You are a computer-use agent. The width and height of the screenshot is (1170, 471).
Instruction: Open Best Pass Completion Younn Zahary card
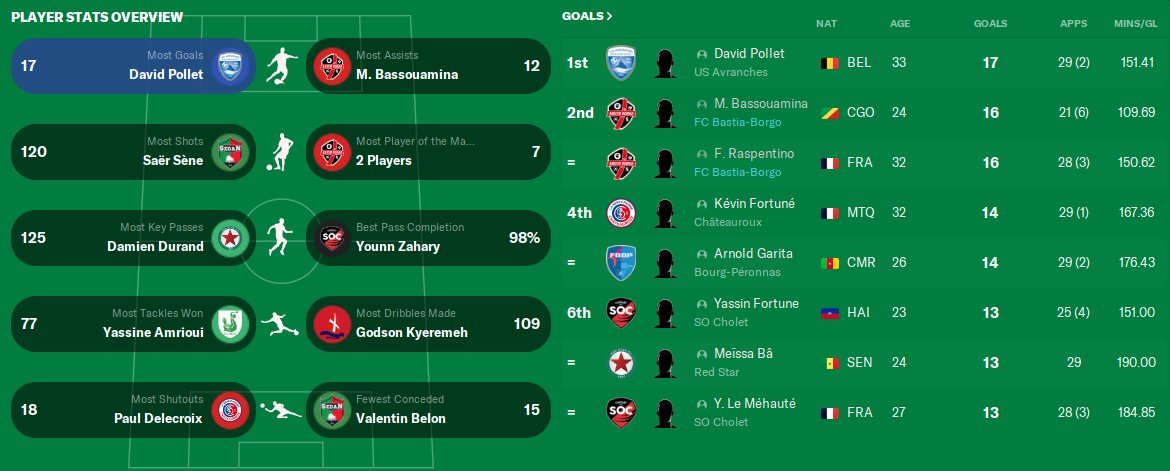tap(428, 238)
